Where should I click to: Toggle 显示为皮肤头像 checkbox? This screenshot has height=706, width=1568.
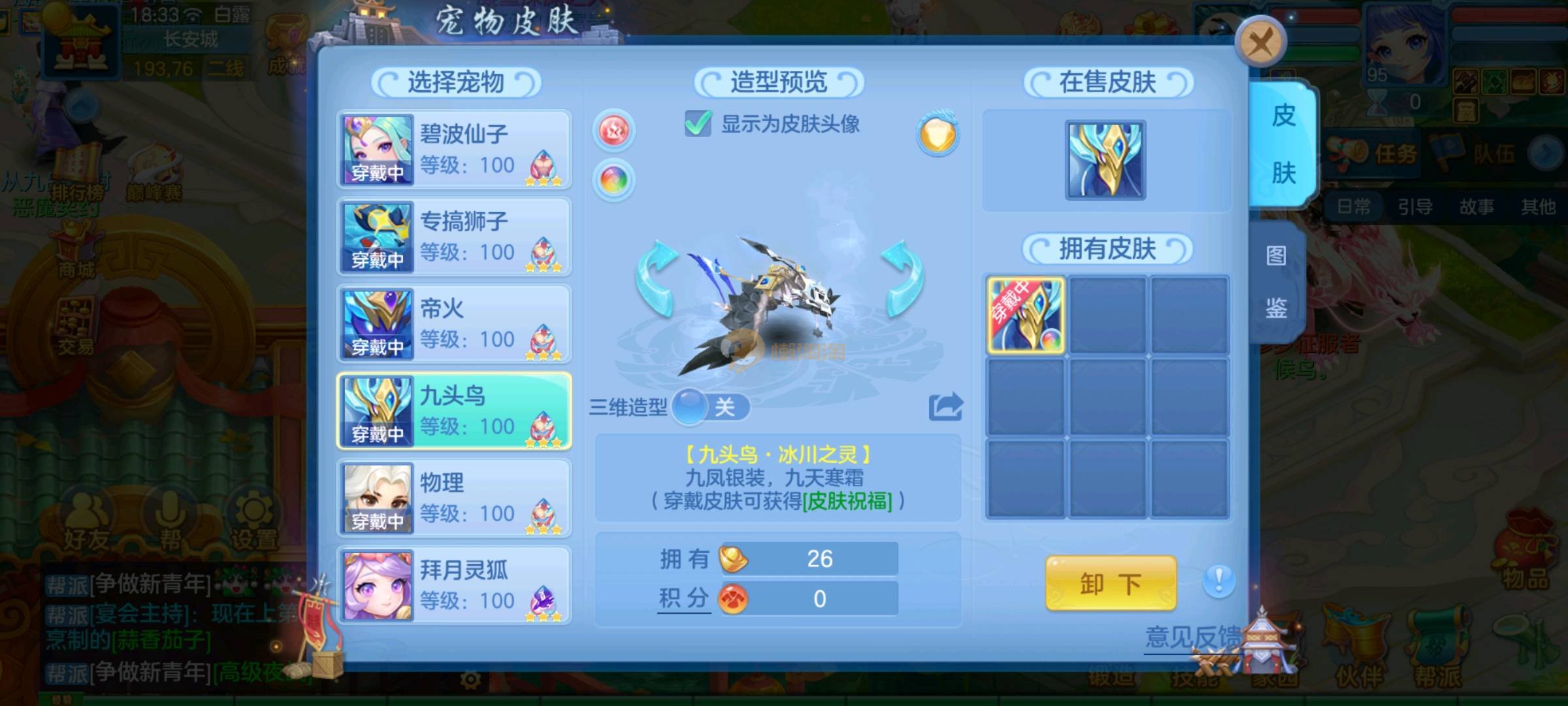[698, 124]
